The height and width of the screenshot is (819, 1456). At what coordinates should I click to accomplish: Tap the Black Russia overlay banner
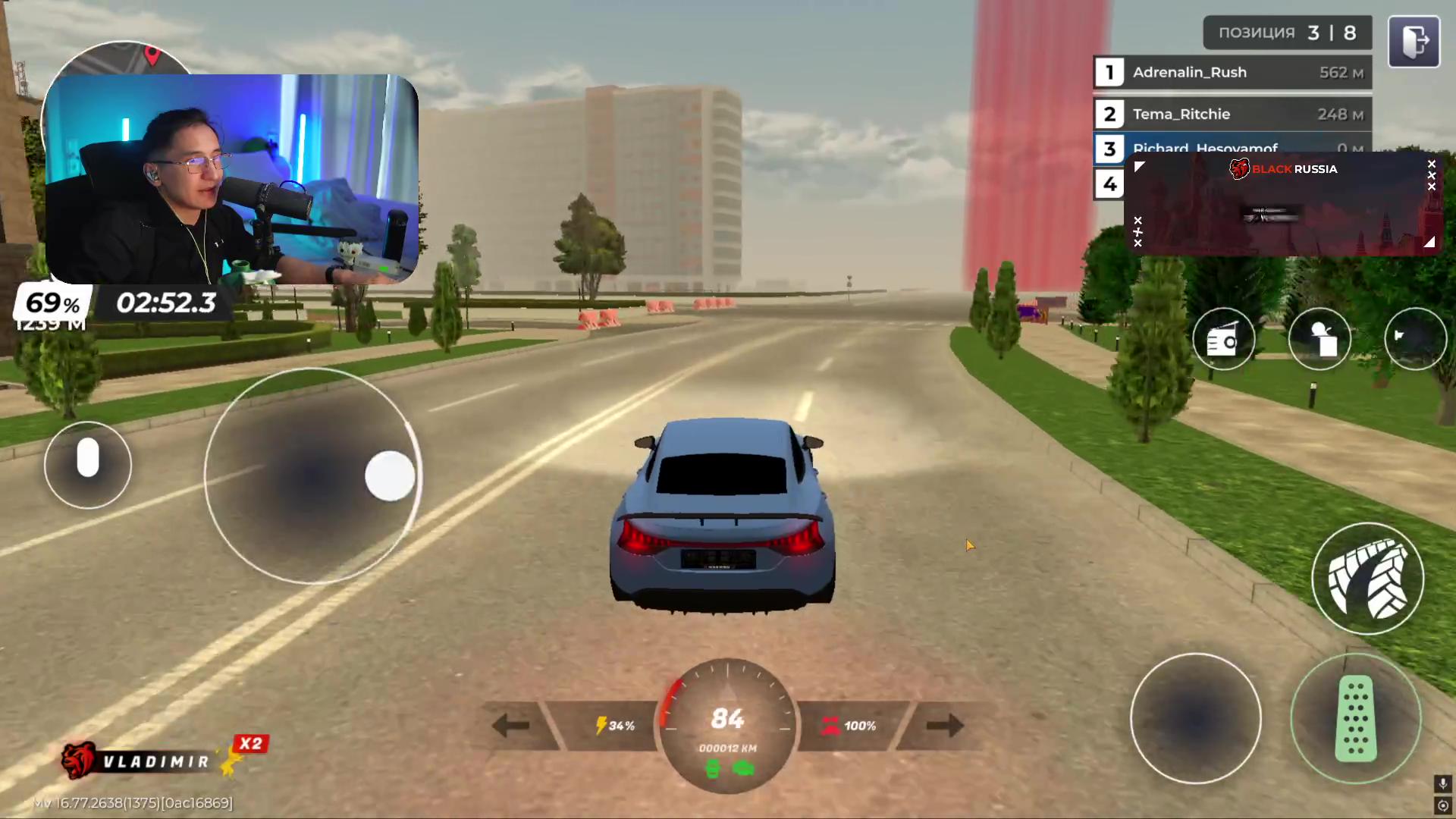point(1283,203)
